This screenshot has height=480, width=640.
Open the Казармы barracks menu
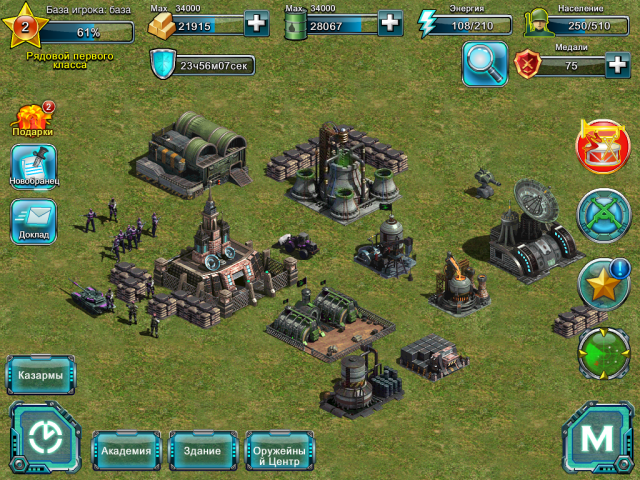40,375
